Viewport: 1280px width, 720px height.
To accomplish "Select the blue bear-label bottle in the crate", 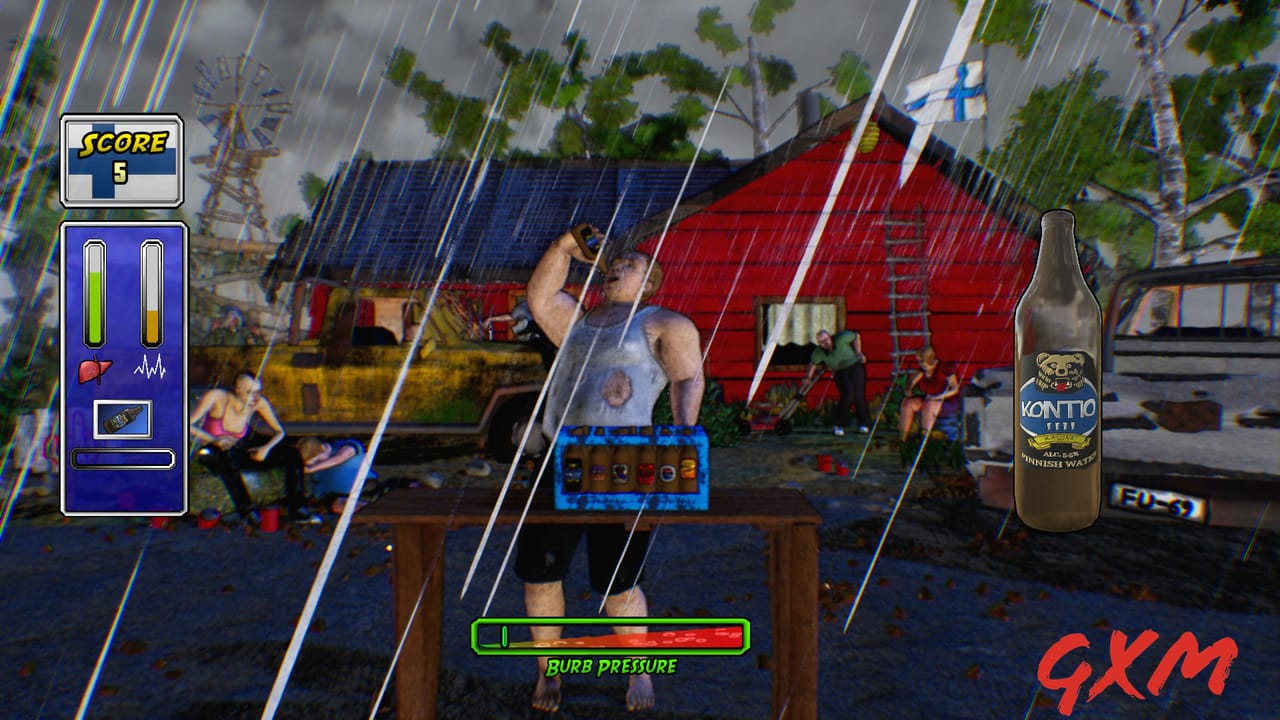I will [620, 472].
